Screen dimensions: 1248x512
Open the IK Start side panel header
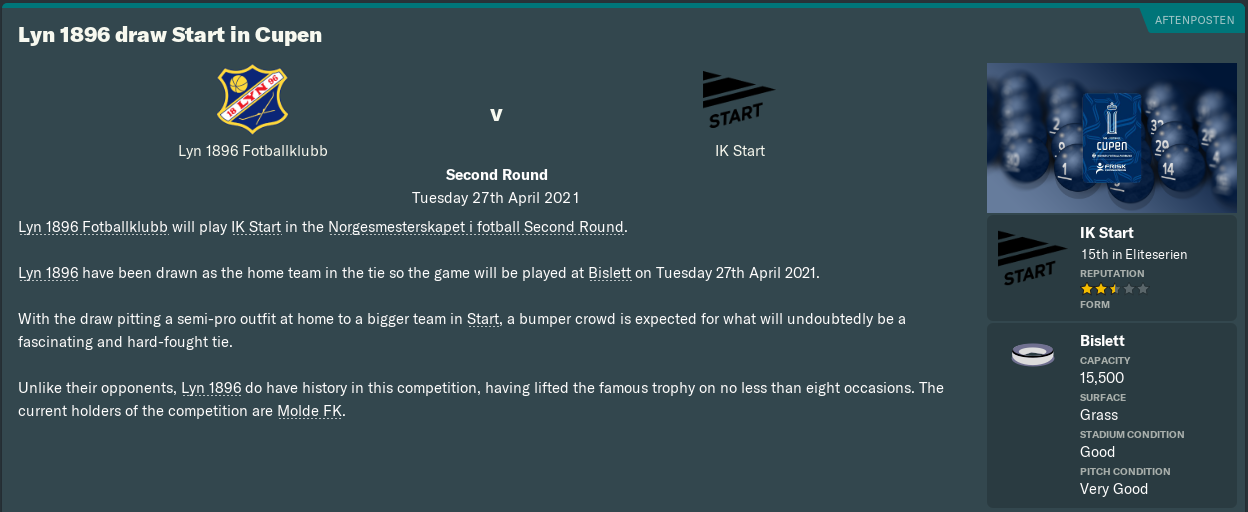1106,233
